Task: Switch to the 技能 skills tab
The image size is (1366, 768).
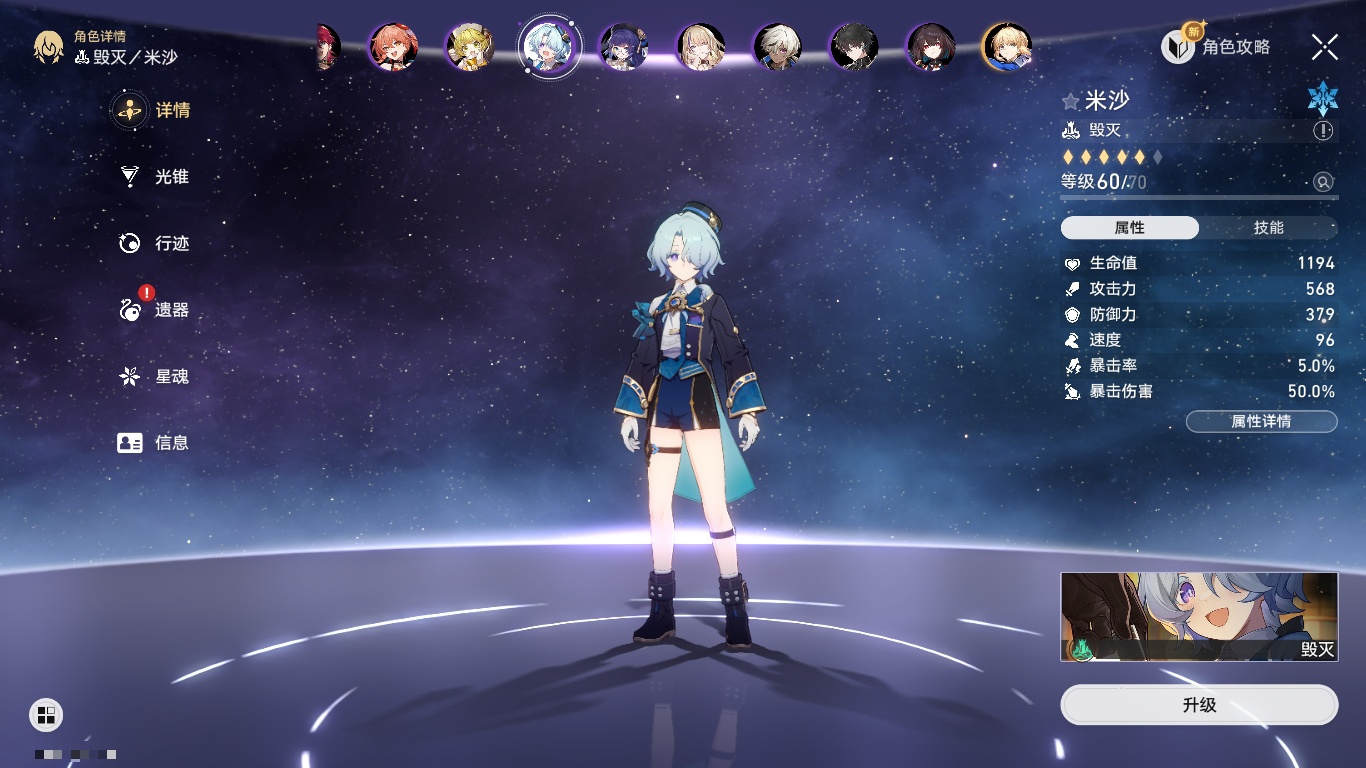Action: (x=1268, y=228)
